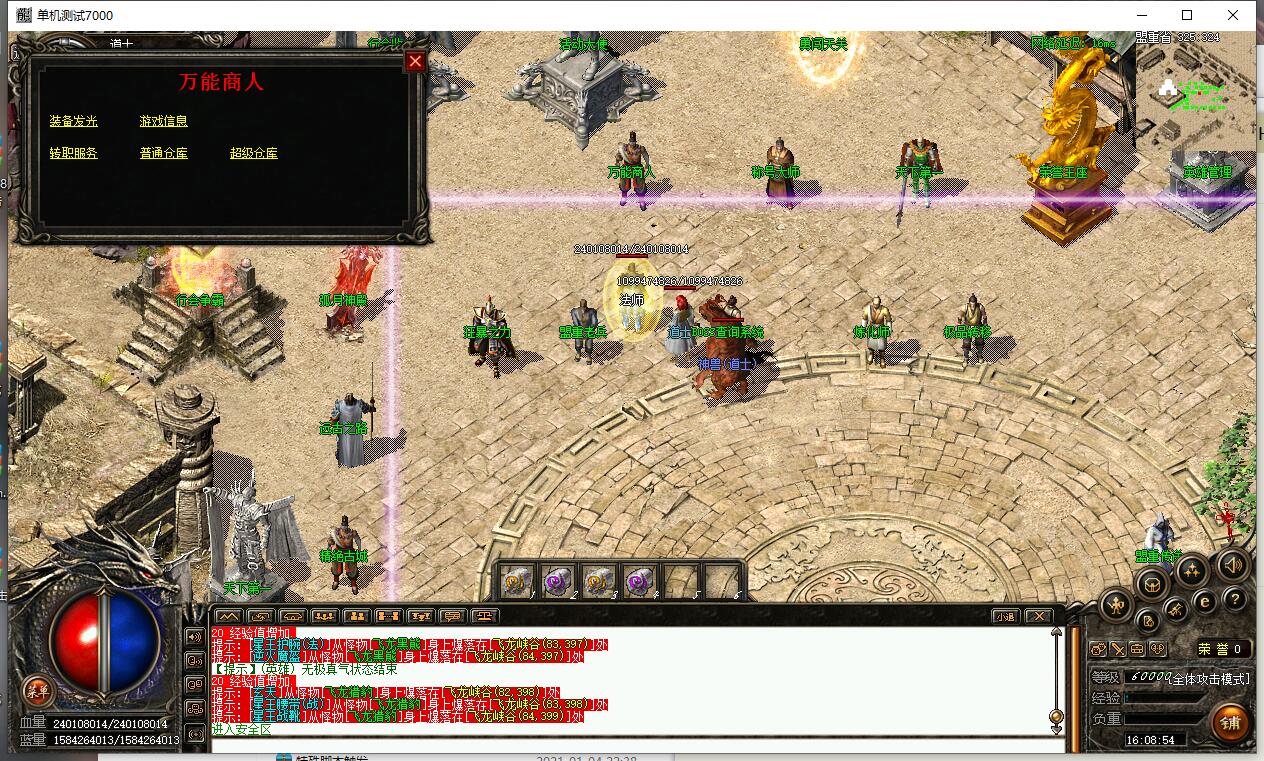Open the character sheet warrior icon

[1116, 604]
